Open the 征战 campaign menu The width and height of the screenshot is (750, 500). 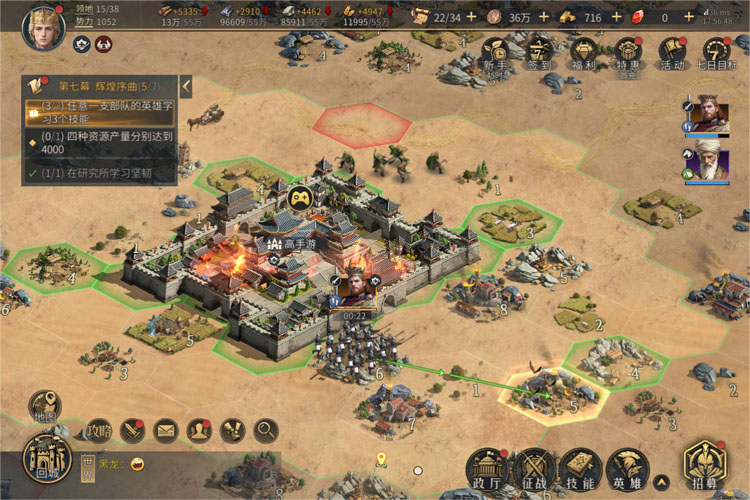click(x=534, y=469)
